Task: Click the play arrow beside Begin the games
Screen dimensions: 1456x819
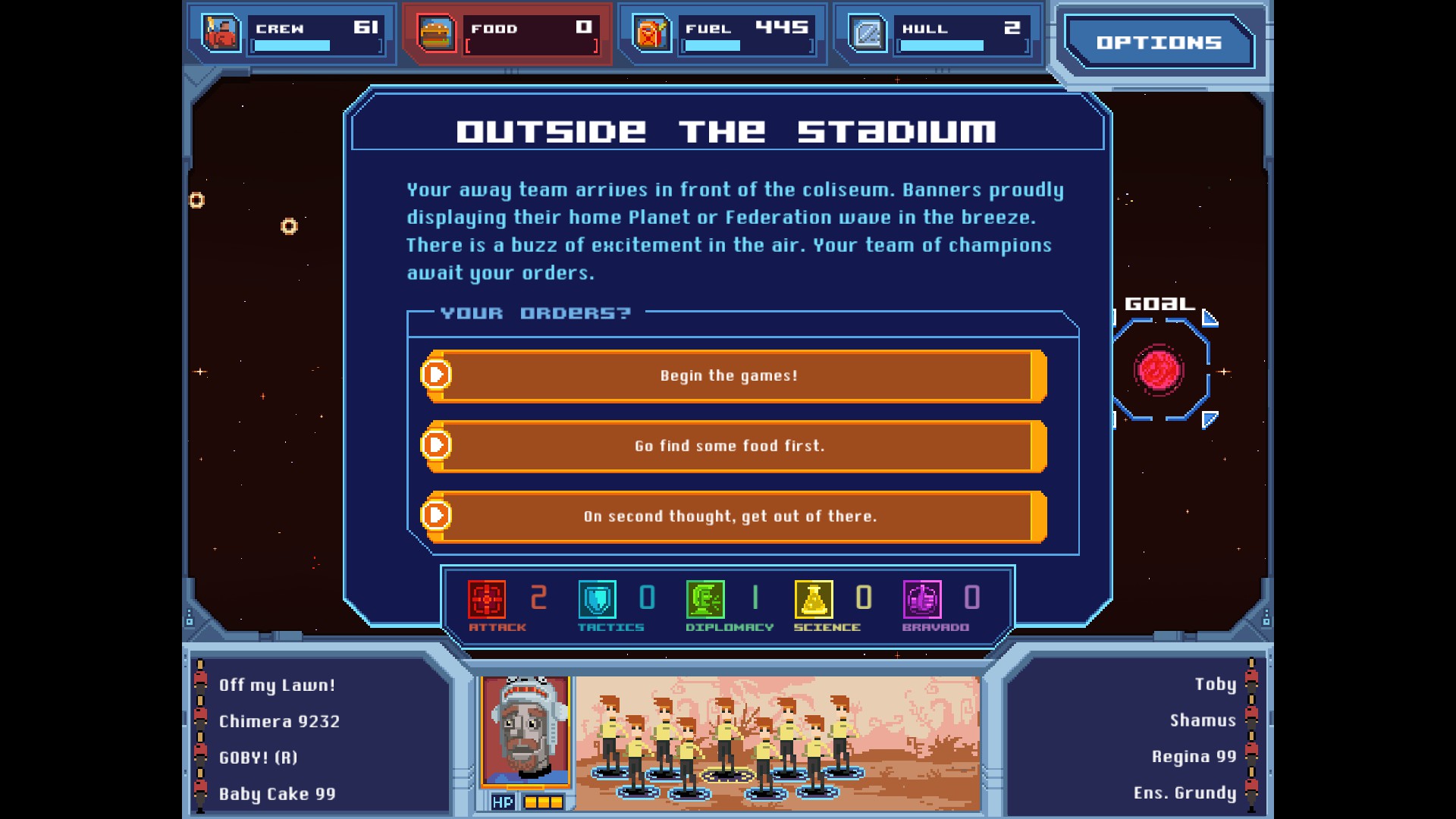Action: (x=435, y=375)
